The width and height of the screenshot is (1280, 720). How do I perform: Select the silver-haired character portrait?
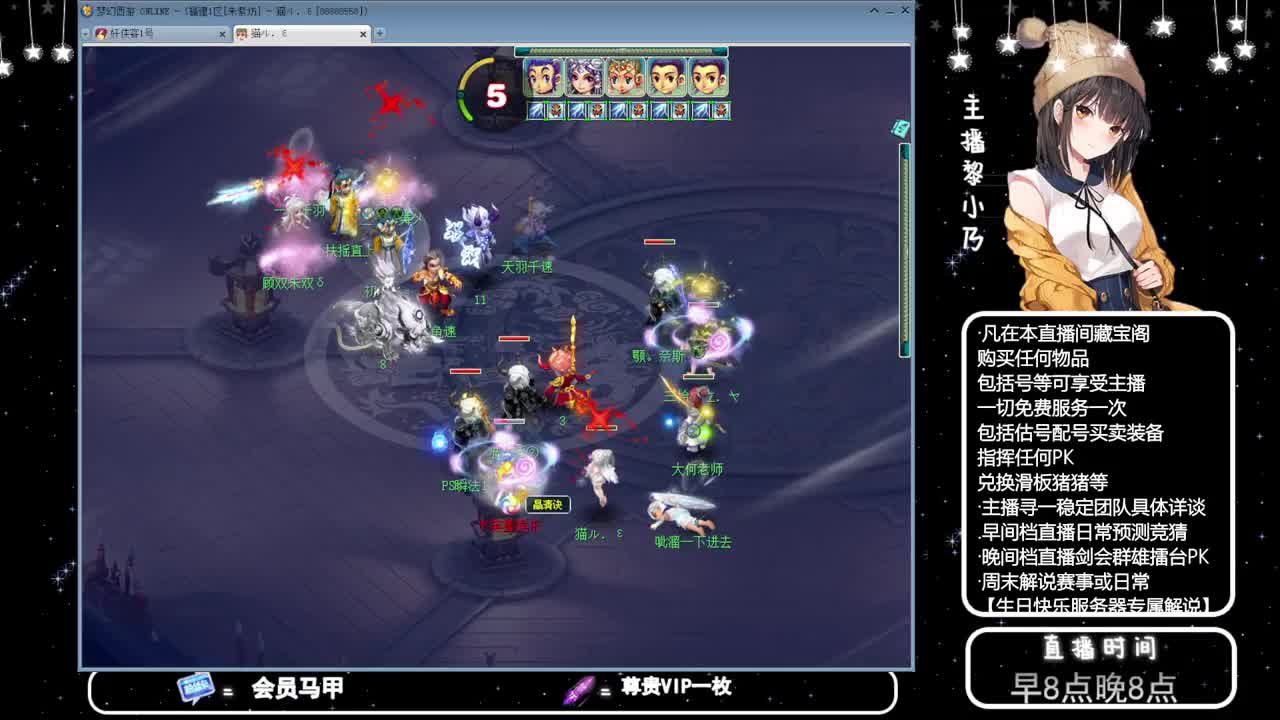coord(584,77)
